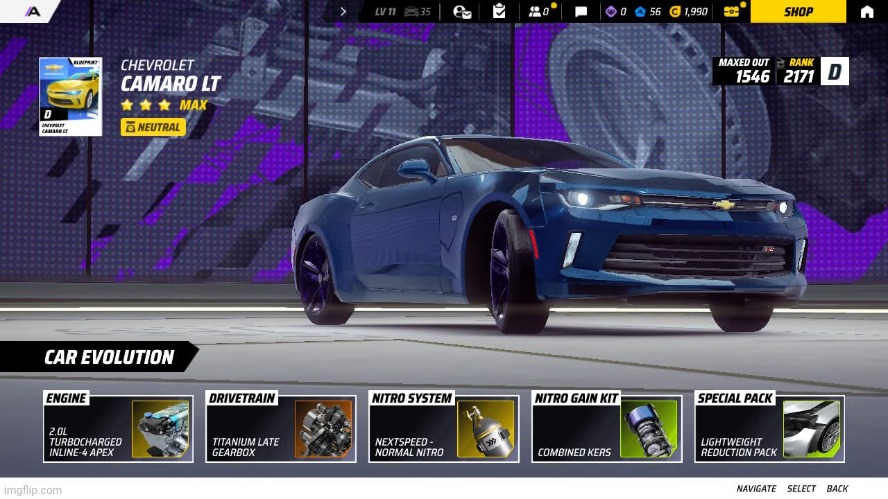The width and height of the screenshot is (888, 499).
Task: Click the blue token balance
Action: pos(648,11)
